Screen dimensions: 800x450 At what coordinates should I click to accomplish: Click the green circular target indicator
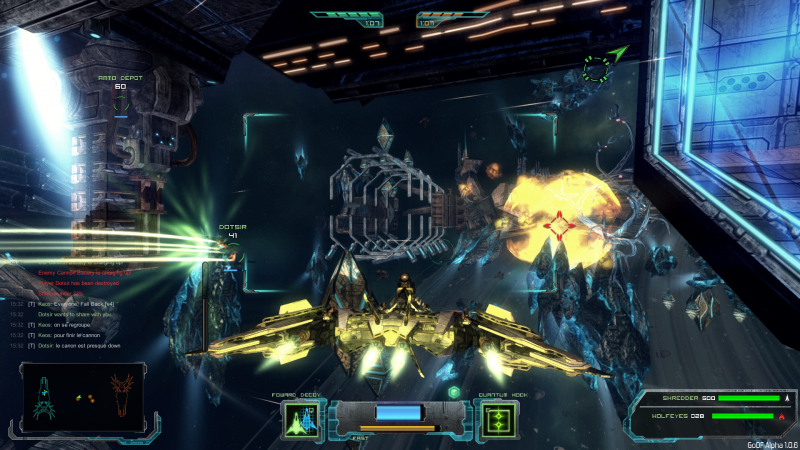597,69
